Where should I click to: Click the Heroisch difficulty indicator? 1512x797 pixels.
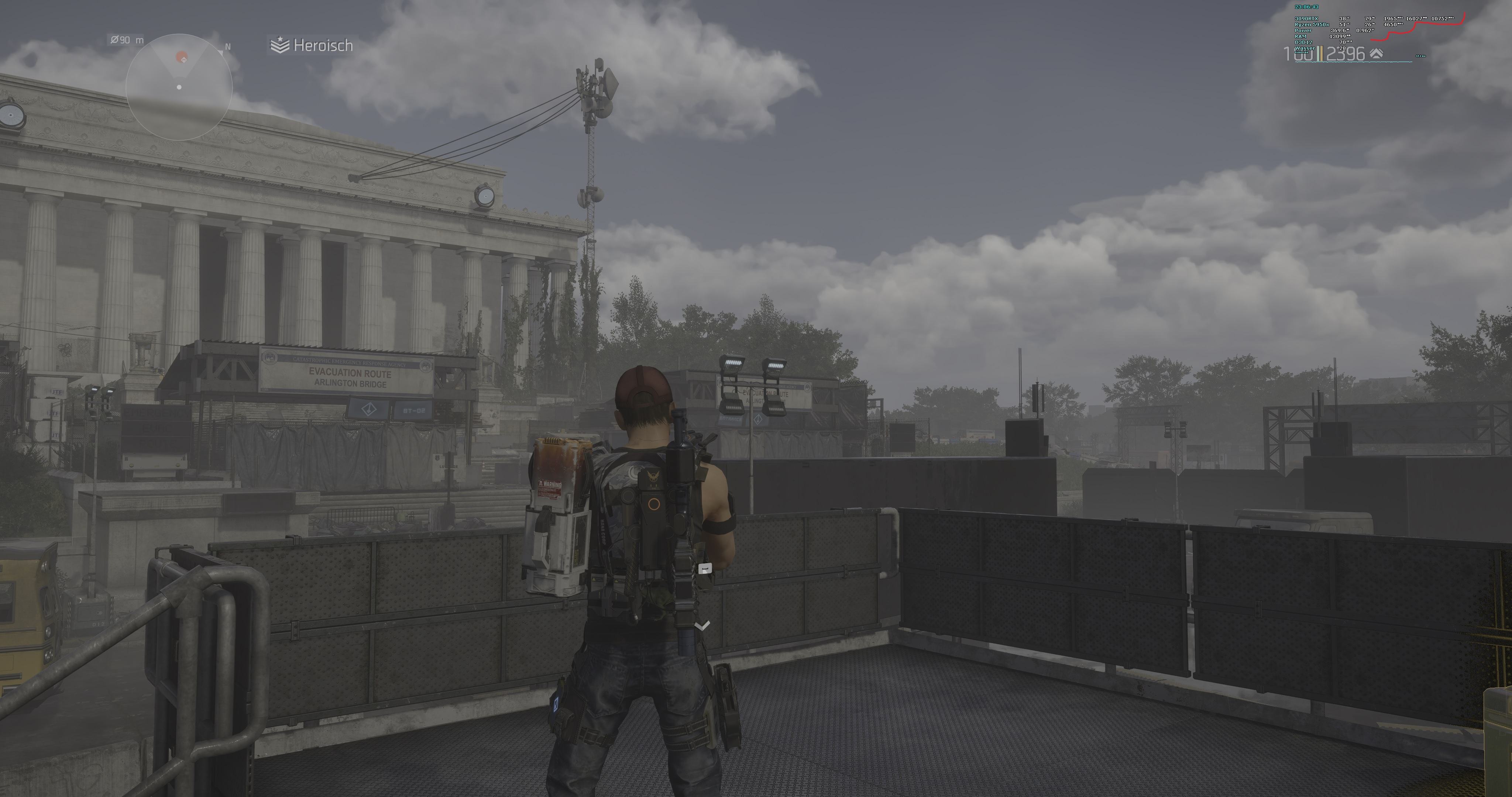click(312, 45)
